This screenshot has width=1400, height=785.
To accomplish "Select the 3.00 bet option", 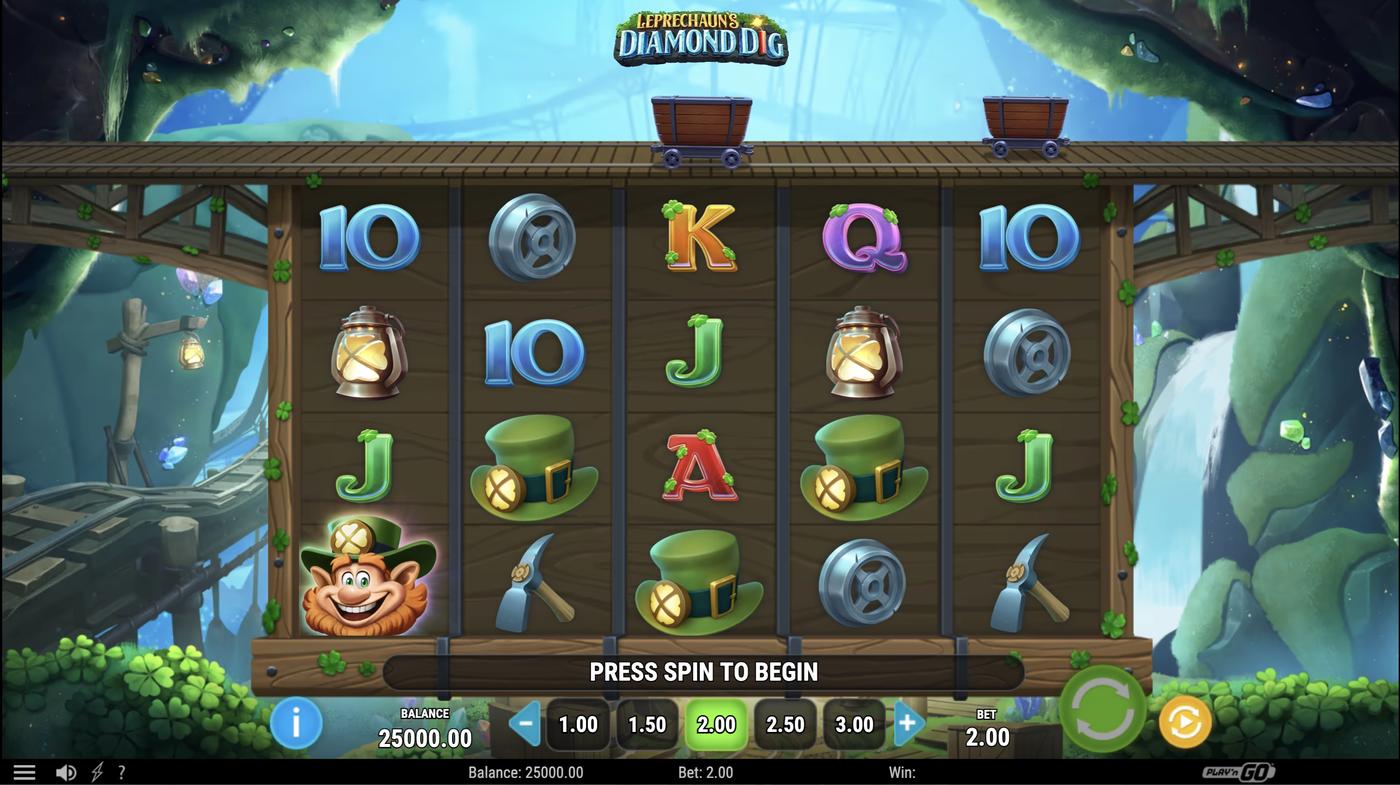I will [x=854, y=723].
